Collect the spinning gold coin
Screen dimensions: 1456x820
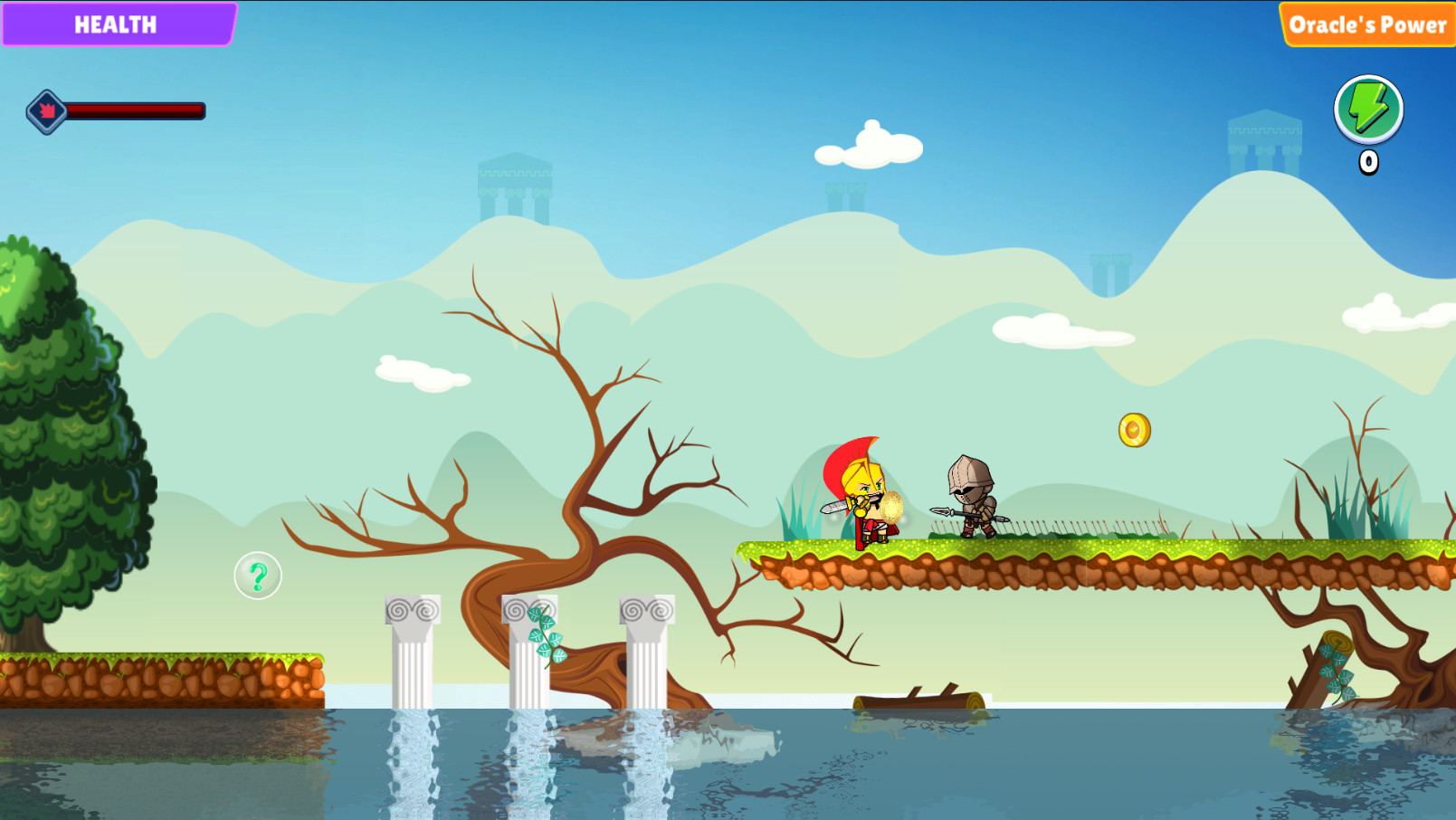[x=1134, y=430]
